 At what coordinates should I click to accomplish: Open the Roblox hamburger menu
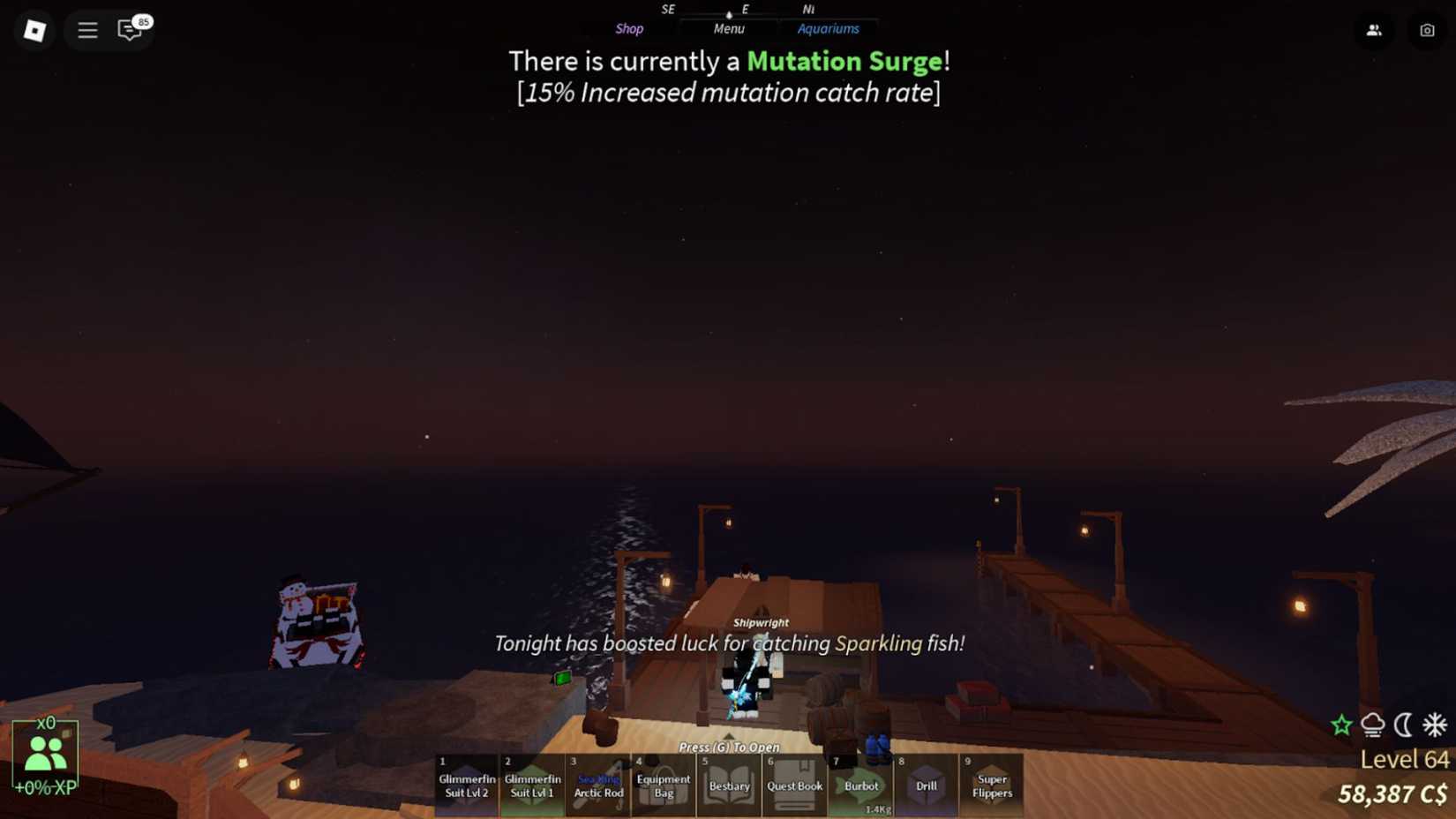87,29
